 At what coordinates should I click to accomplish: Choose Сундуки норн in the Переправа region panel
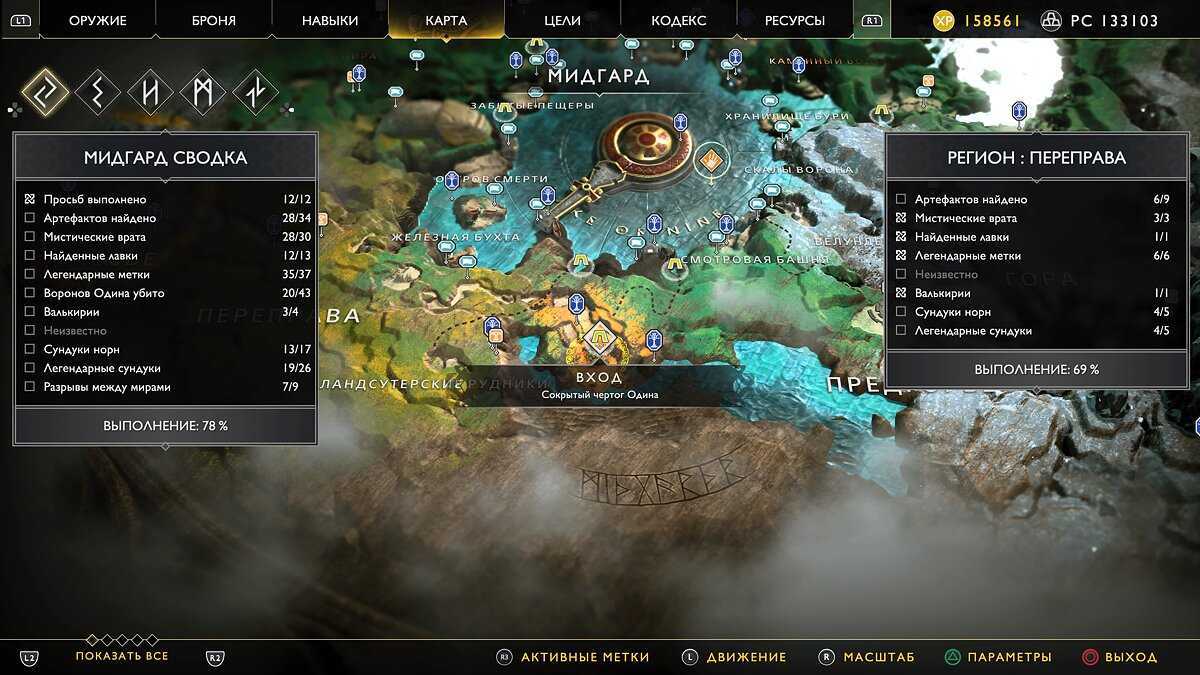coord(1035,312)
